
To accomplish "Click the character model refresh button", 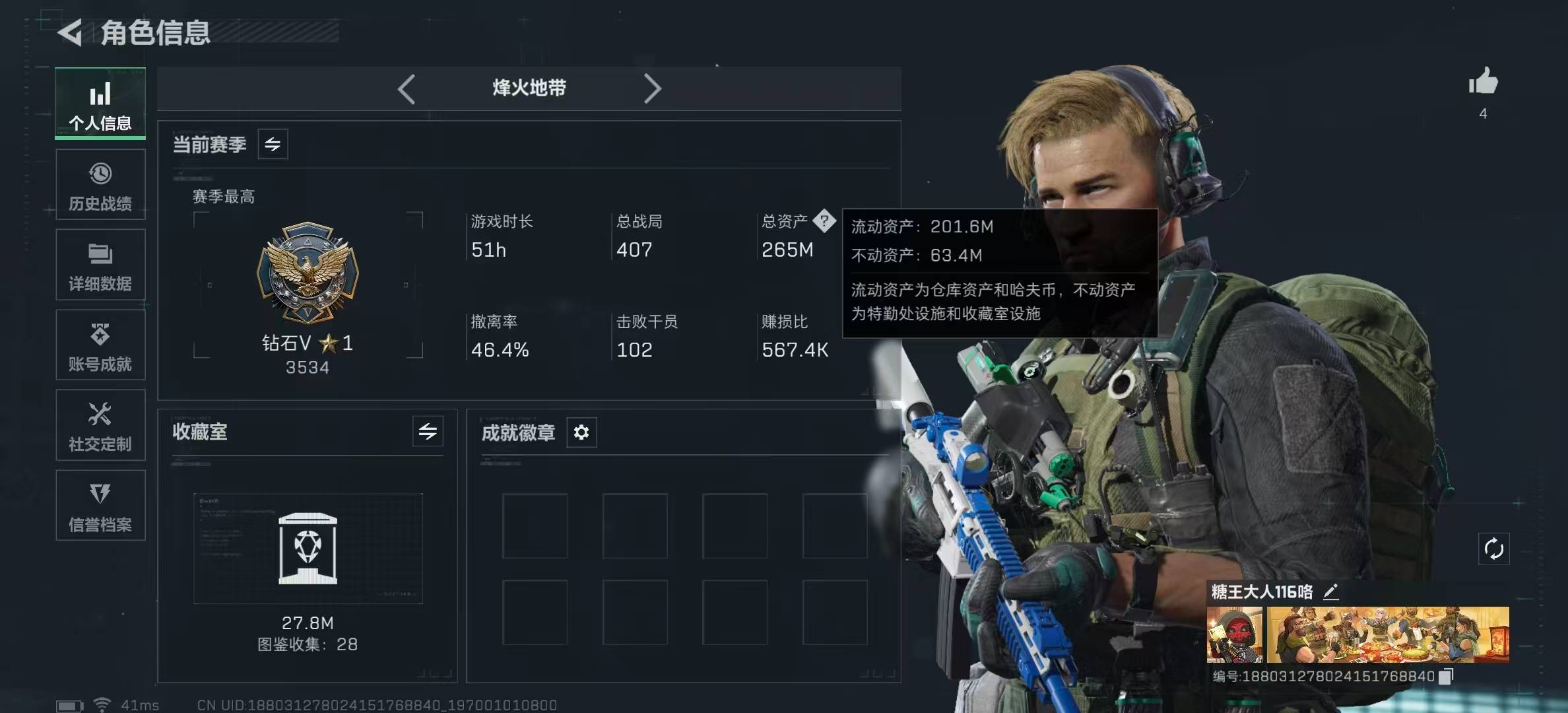I will 1493,549.
